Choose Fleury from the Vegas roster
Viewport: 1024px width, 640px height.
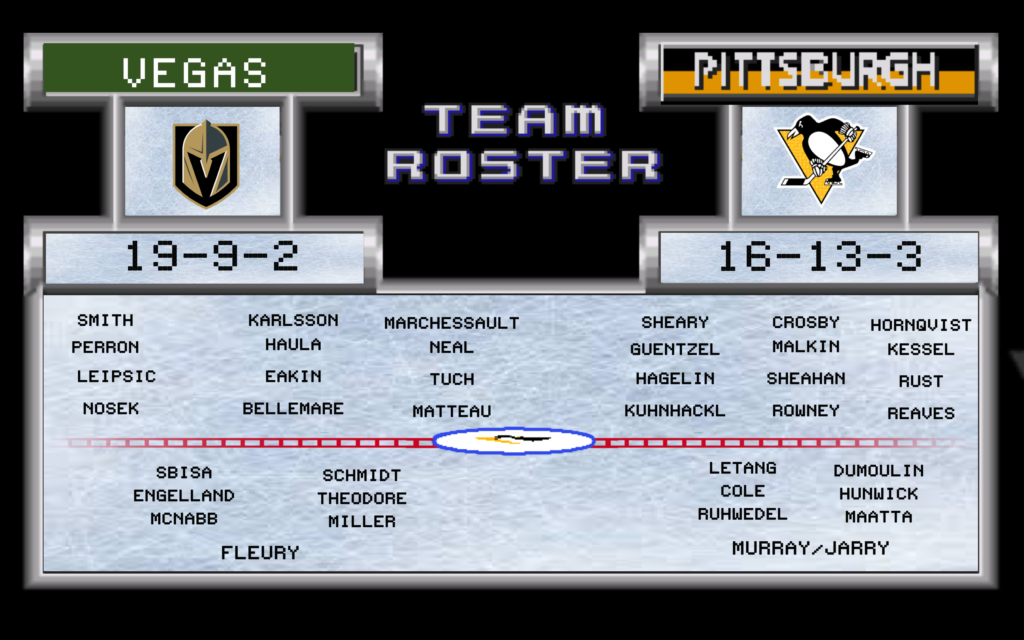point(260,552)
